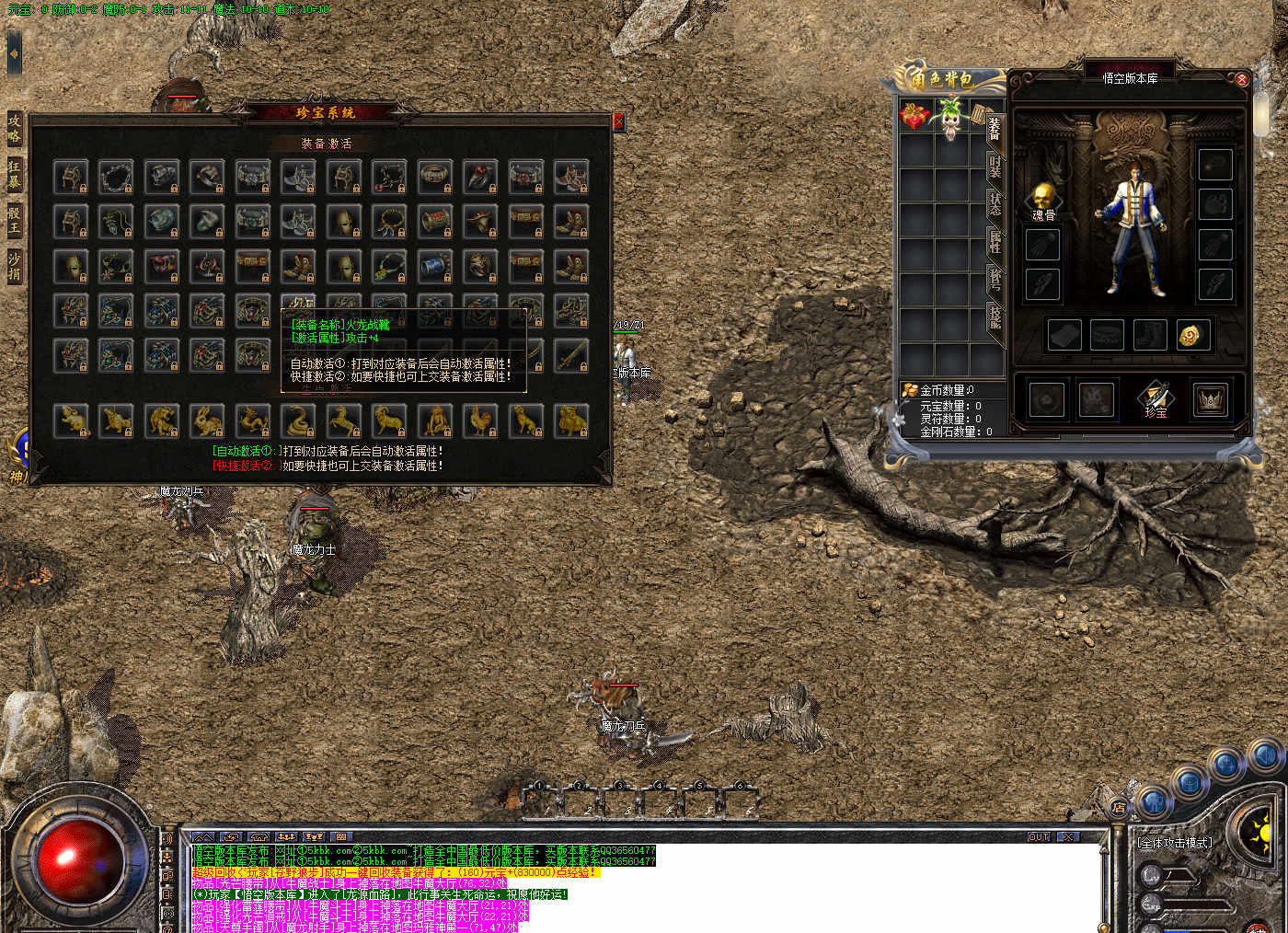This screenshot has height=933, width=1288.
Task: Open the 状态 status tab
Action: click(x=995, y=204)
